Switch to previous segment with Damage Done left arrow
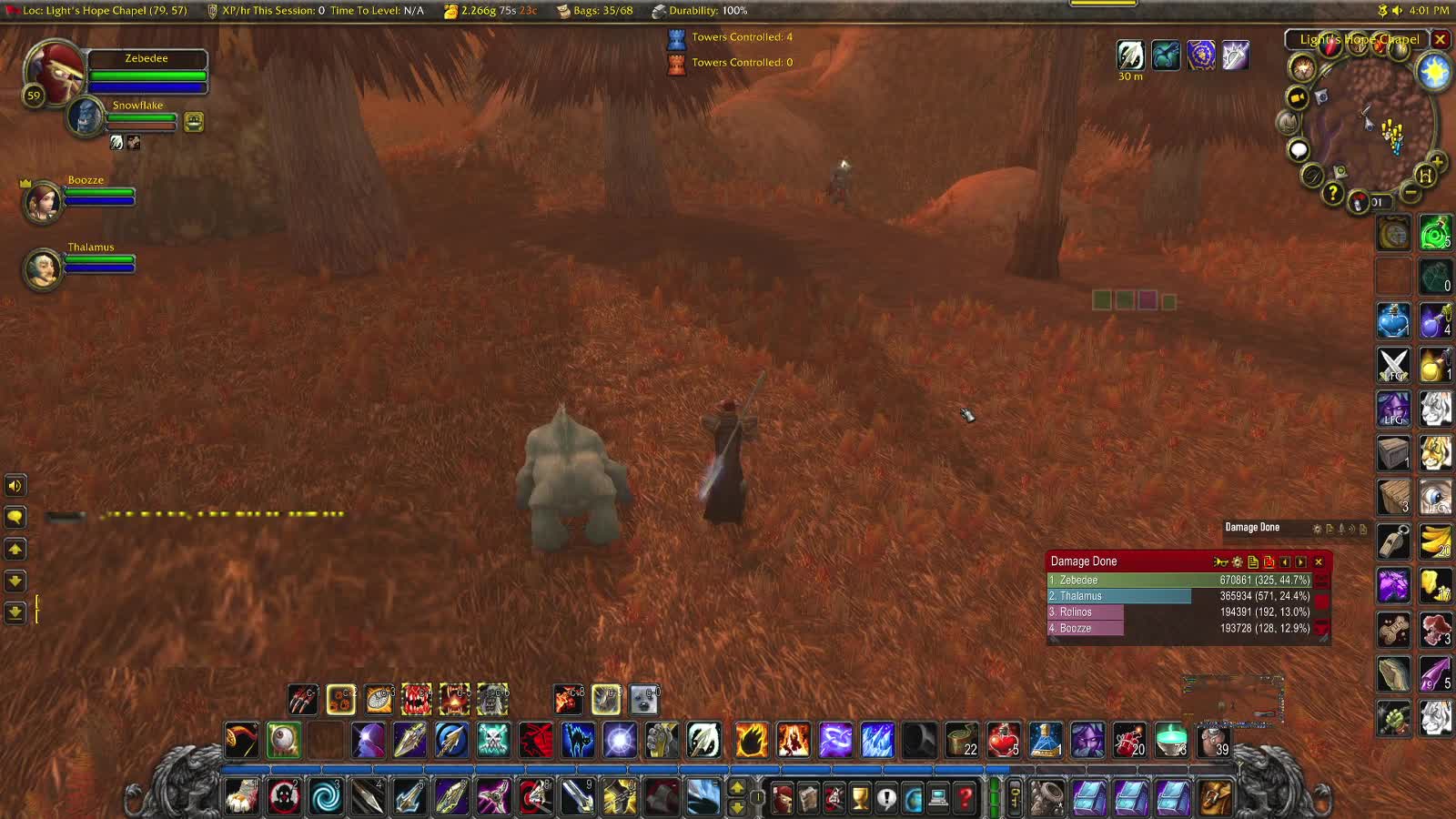The image size is (1456, 819). 1285,562
